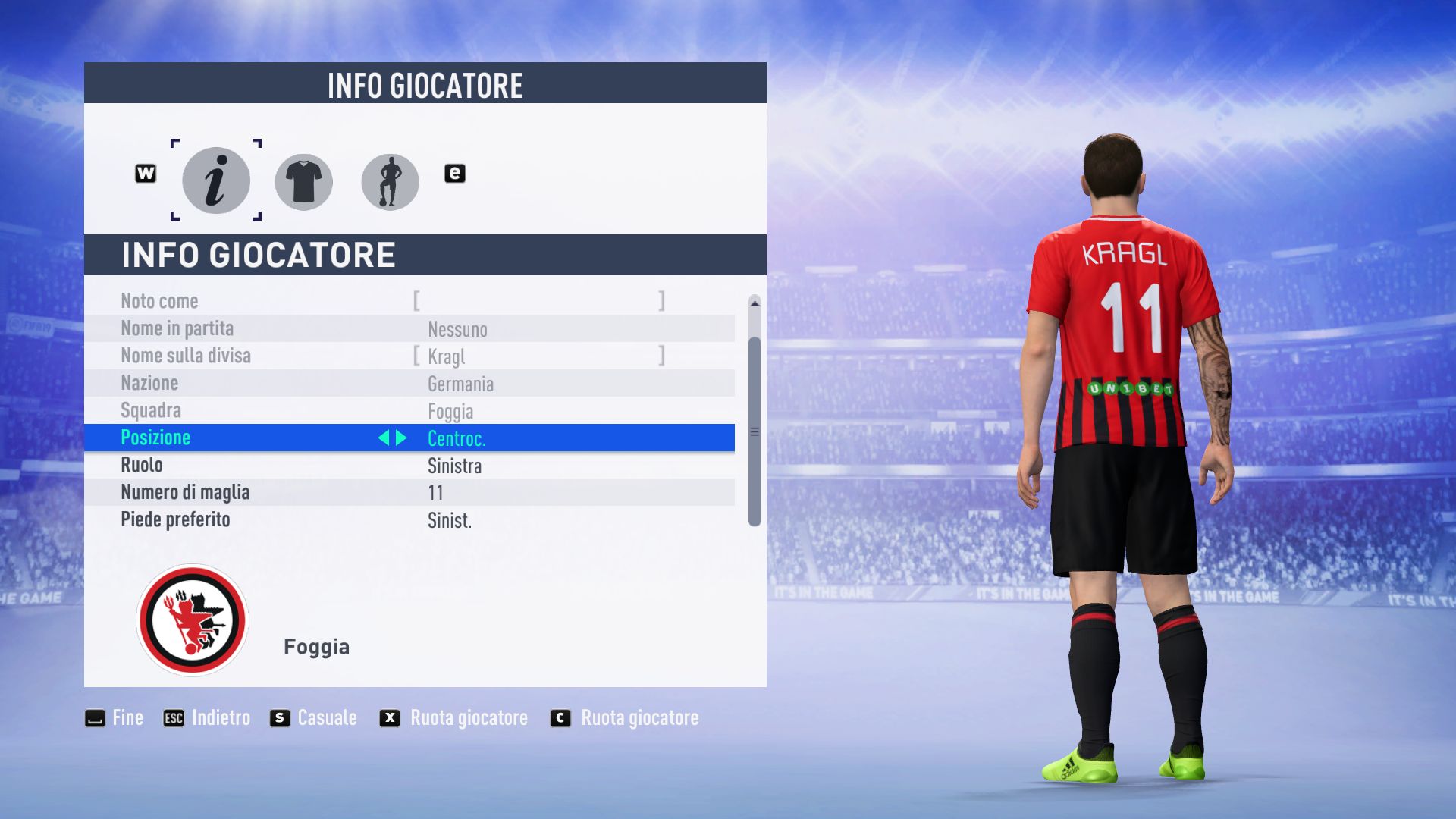Image resolution: width=1456 pixels, height=819 pixels.
Task: Randomize with the Casuale button
Action: [x=313, y=717]
